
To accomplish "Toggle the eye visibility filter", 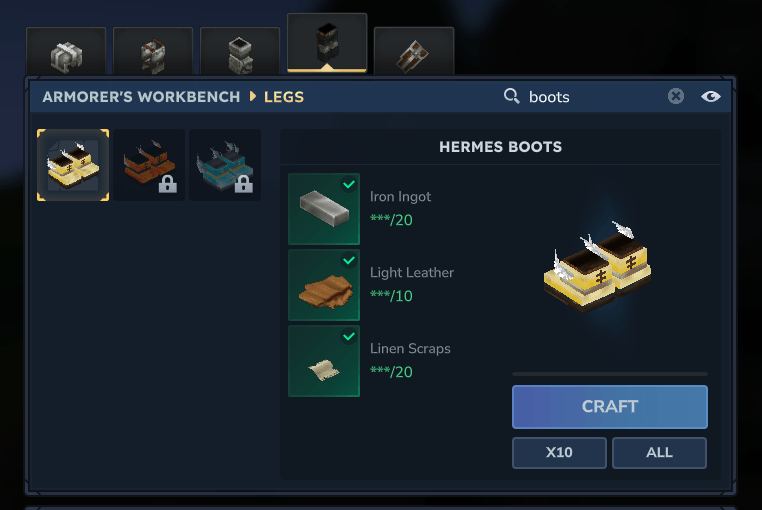I will [711, 96].
